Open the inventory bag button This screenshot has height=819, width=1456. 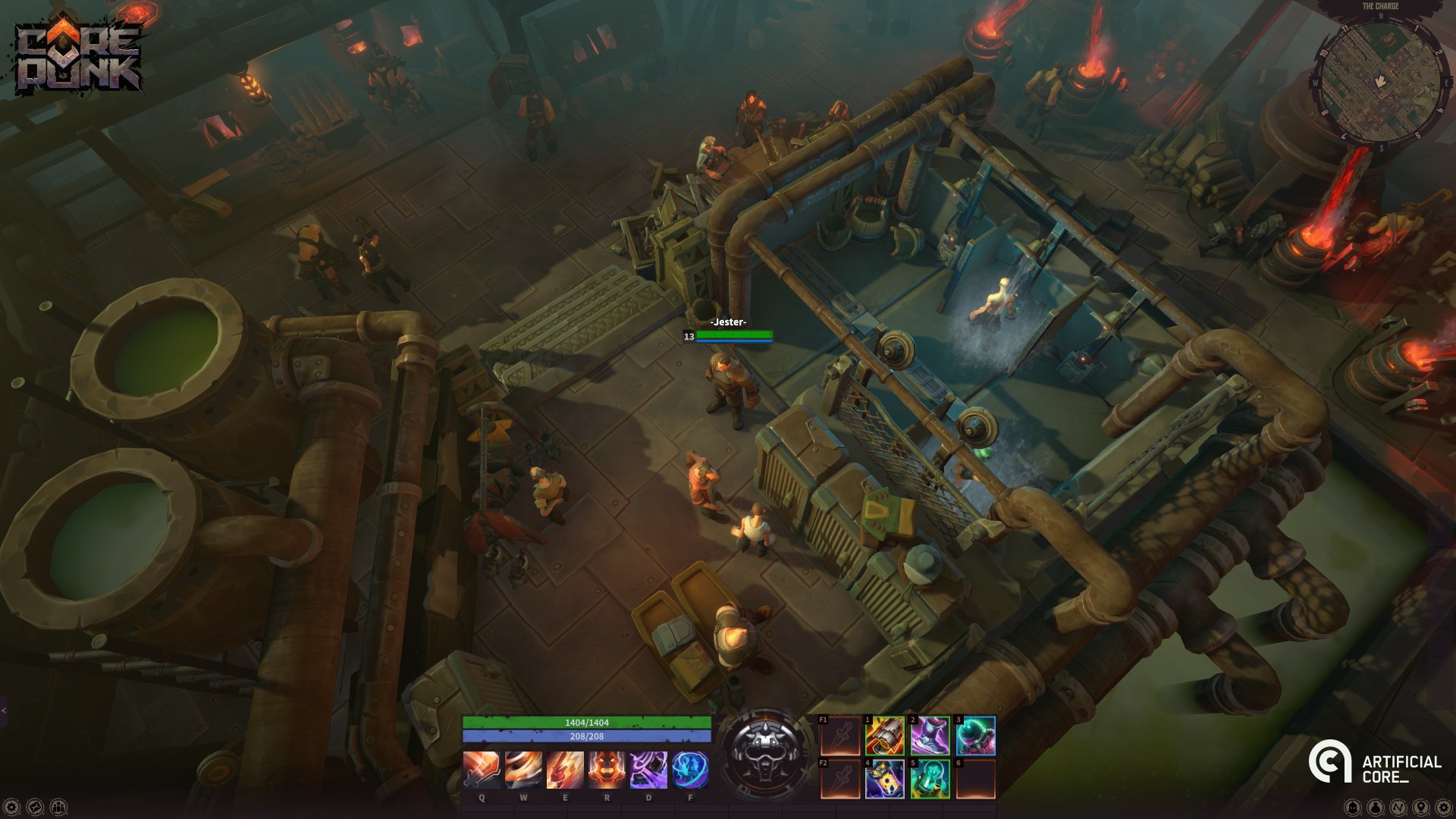click(x=1375, y=807)
